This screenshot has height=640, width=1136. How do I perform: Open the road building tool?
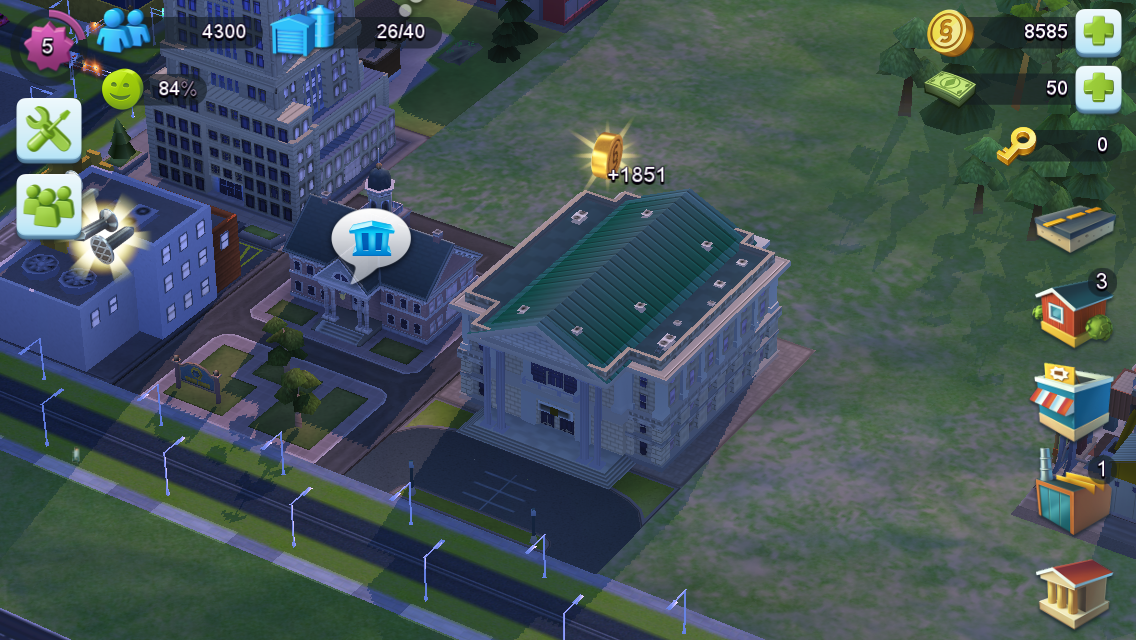click(1075, 224)
